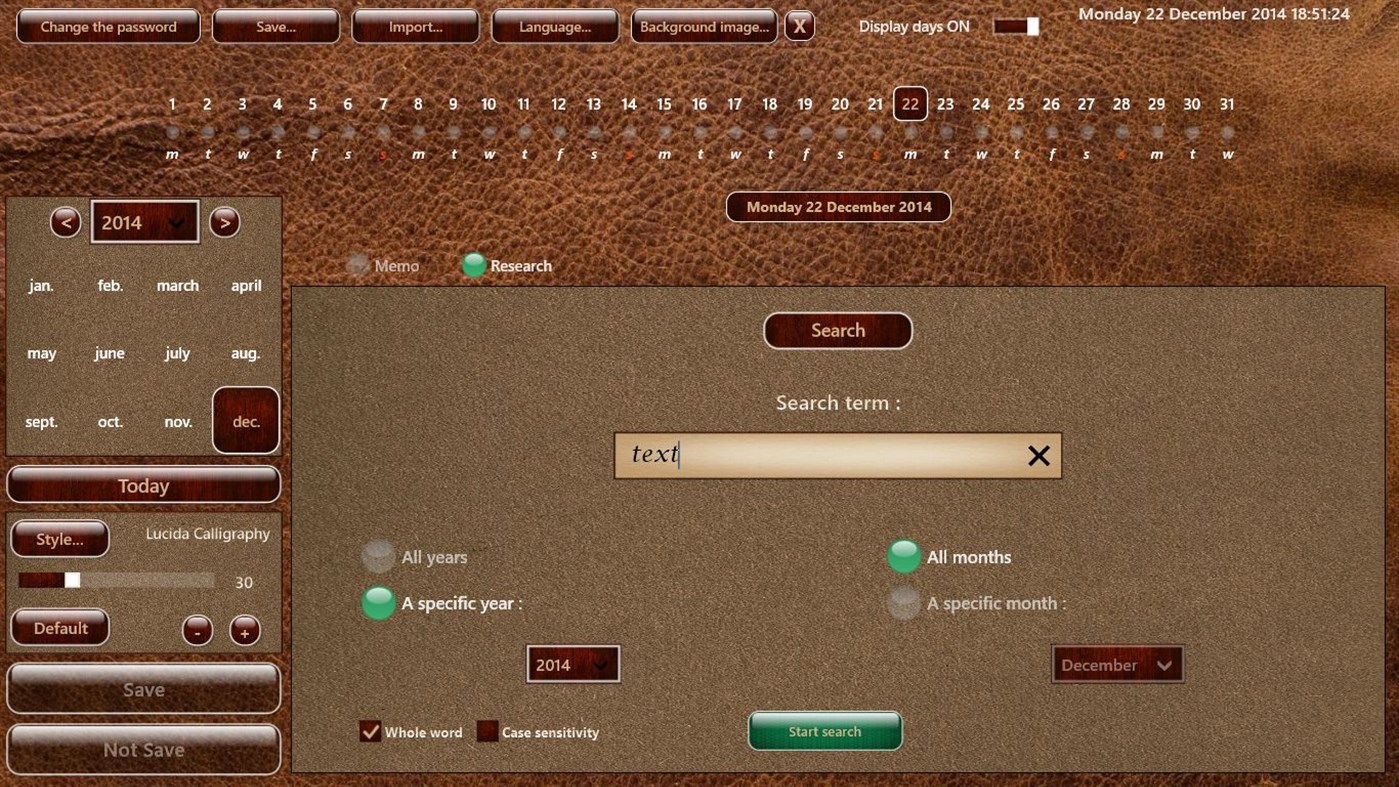Click the previous year arrow
1399x787 pixels.
(x=65, y=222)
